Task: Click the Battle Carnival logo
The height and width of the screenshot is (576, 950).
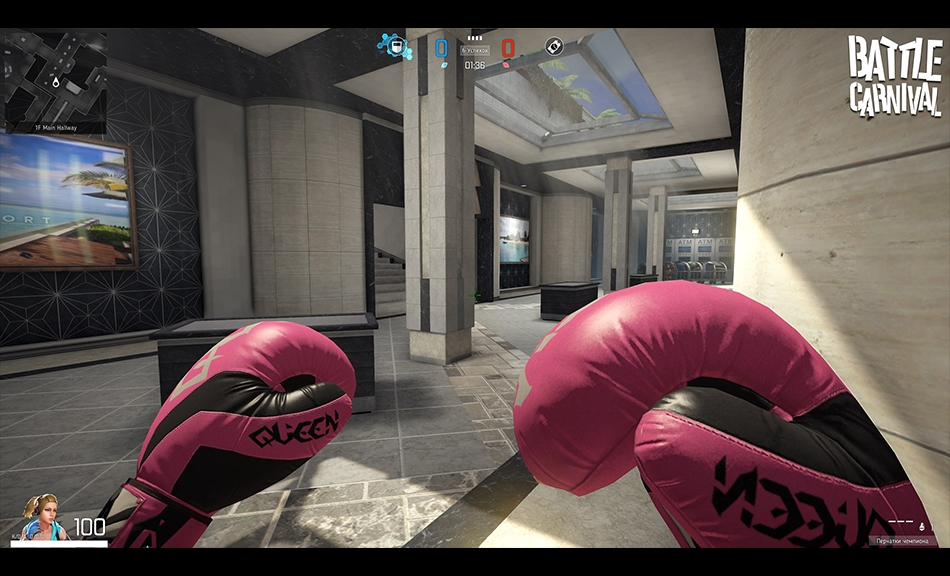Action: point(894,76)
